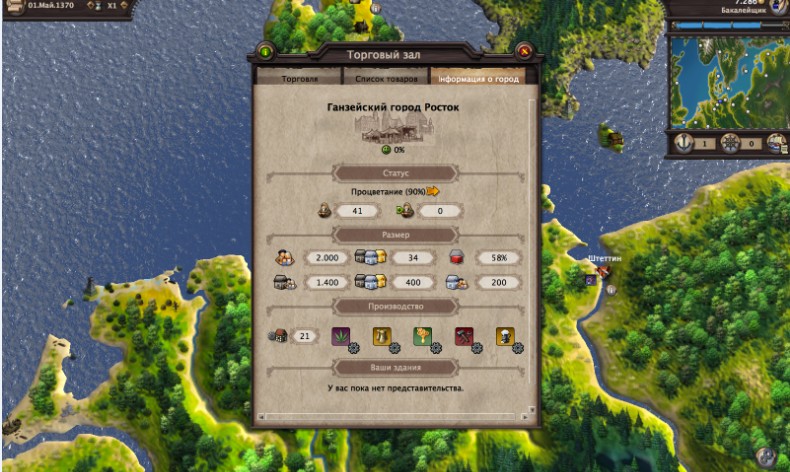Click the orange arrow next to Процветание
Screen dimensions: 790x472
pos(433,191)
